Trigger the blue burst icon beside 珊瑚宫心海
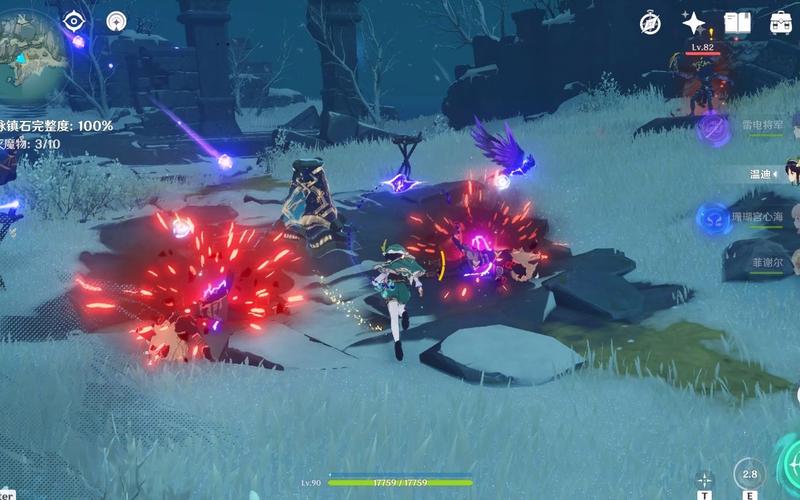Viewport: 800px width, 500px height. (x=713, y=218)
